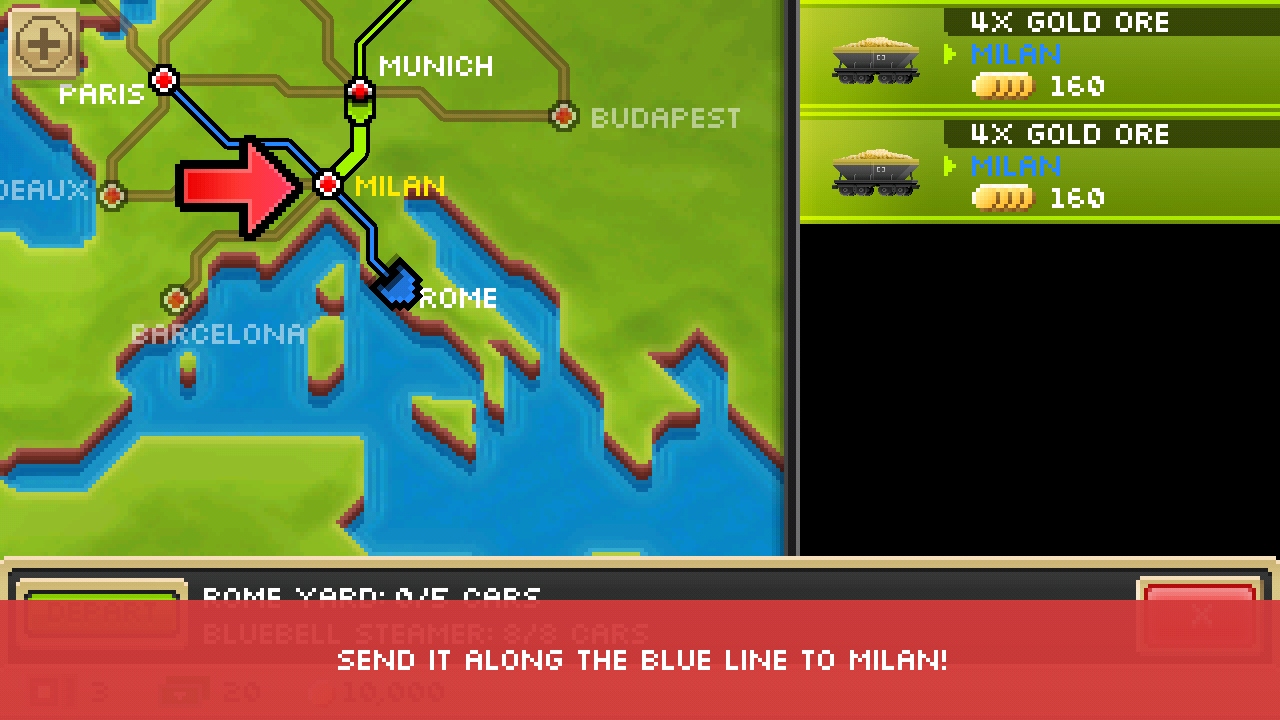Image resolution: width=1280 pixels, height=720 pixels.
Task: Dismiss the Rome Yard panel with the X
Action: click(1201, 617)
